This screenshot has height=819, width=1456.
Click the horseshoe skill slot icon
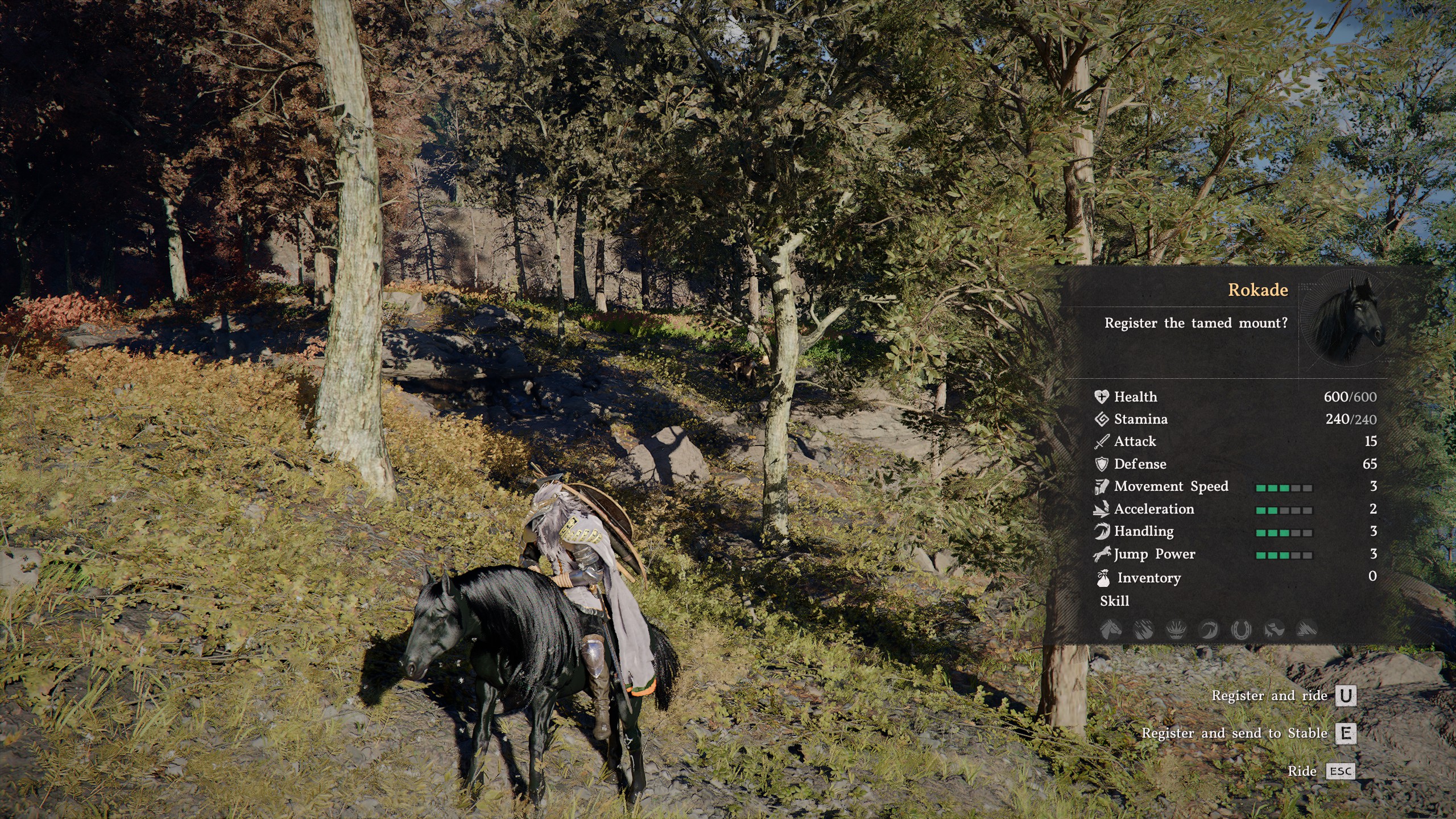tap(1241, 629)
